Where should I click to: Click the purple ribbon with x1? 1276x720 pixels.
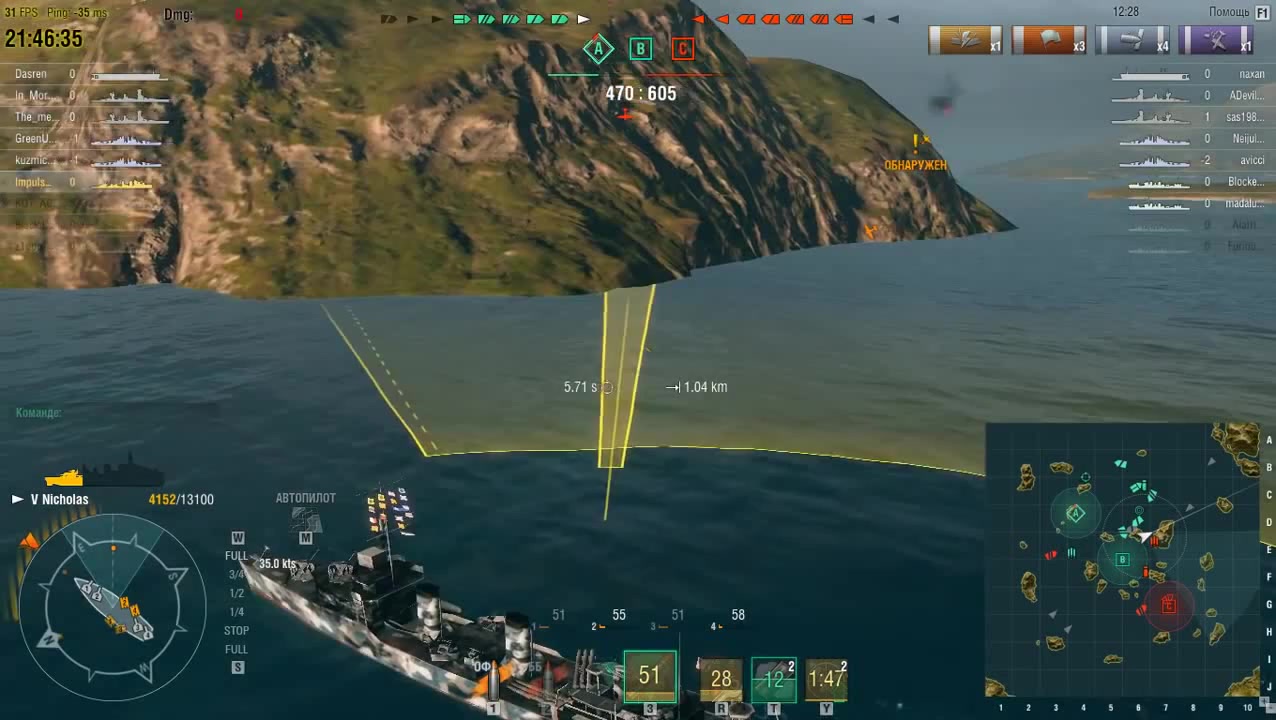click(x=1215, y=40)
